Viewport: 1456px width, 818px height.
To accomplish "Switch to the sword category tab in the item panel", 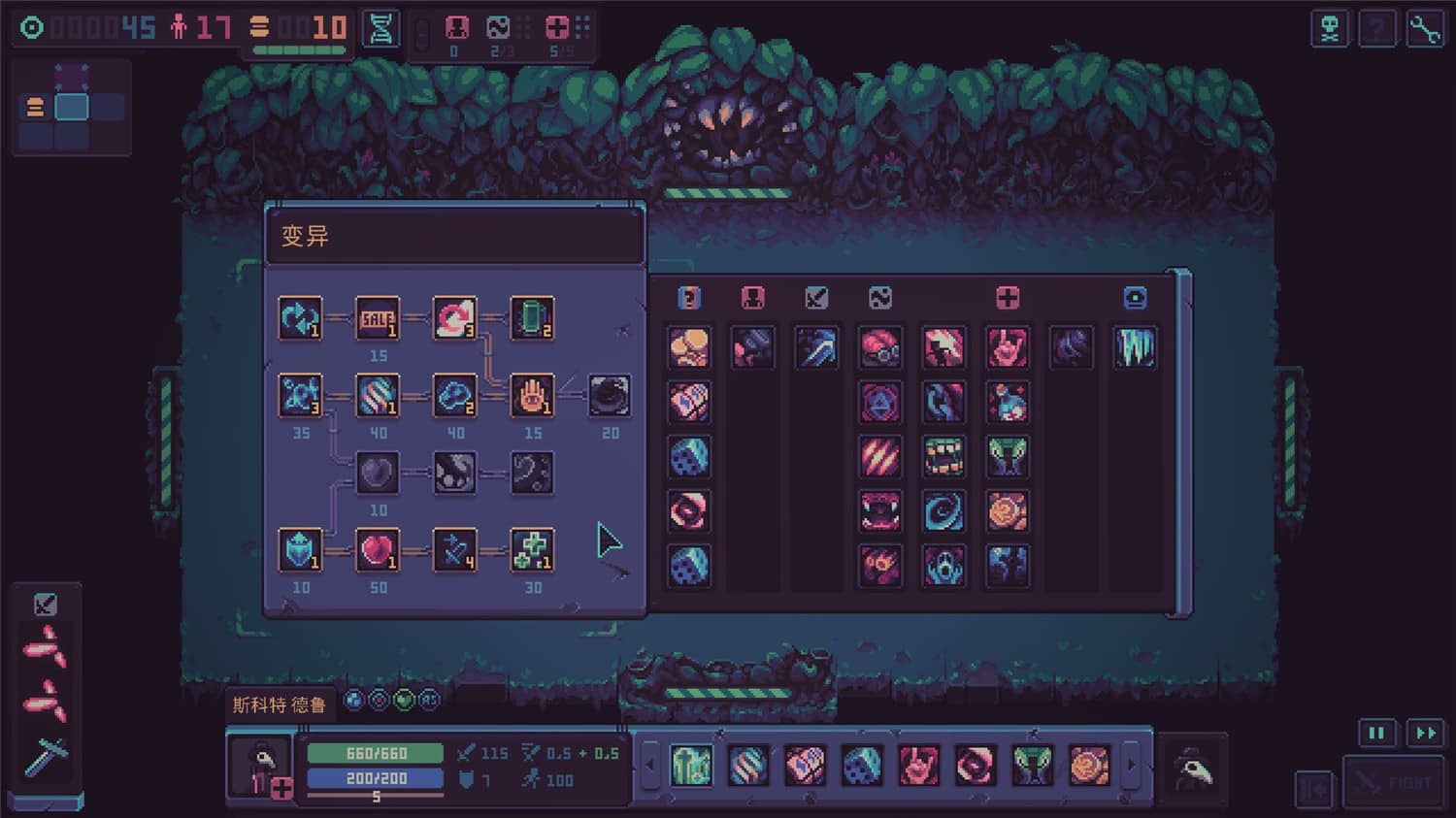I will tap(816, 298).
